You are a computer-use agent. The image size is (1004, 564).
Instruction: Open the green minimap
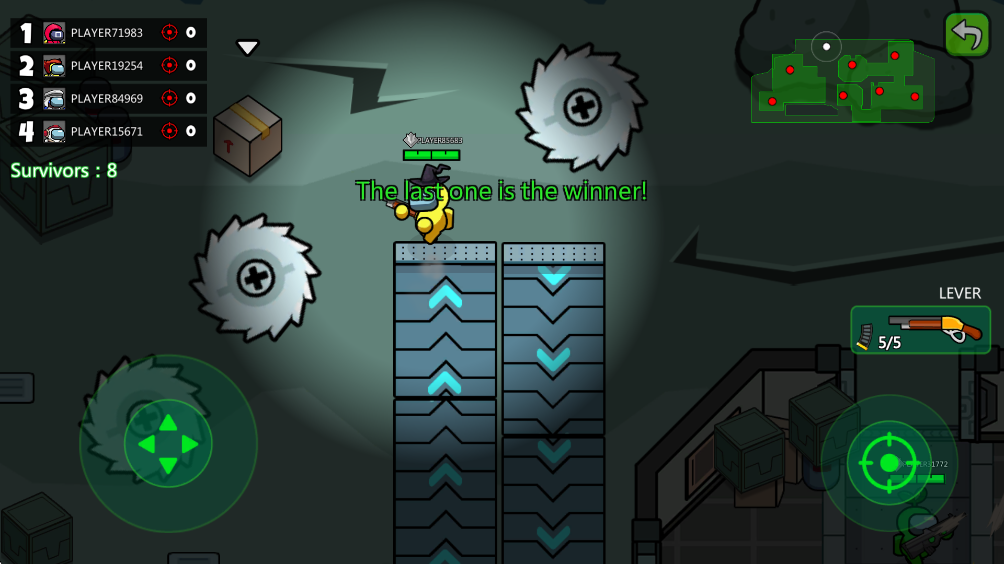842,80
